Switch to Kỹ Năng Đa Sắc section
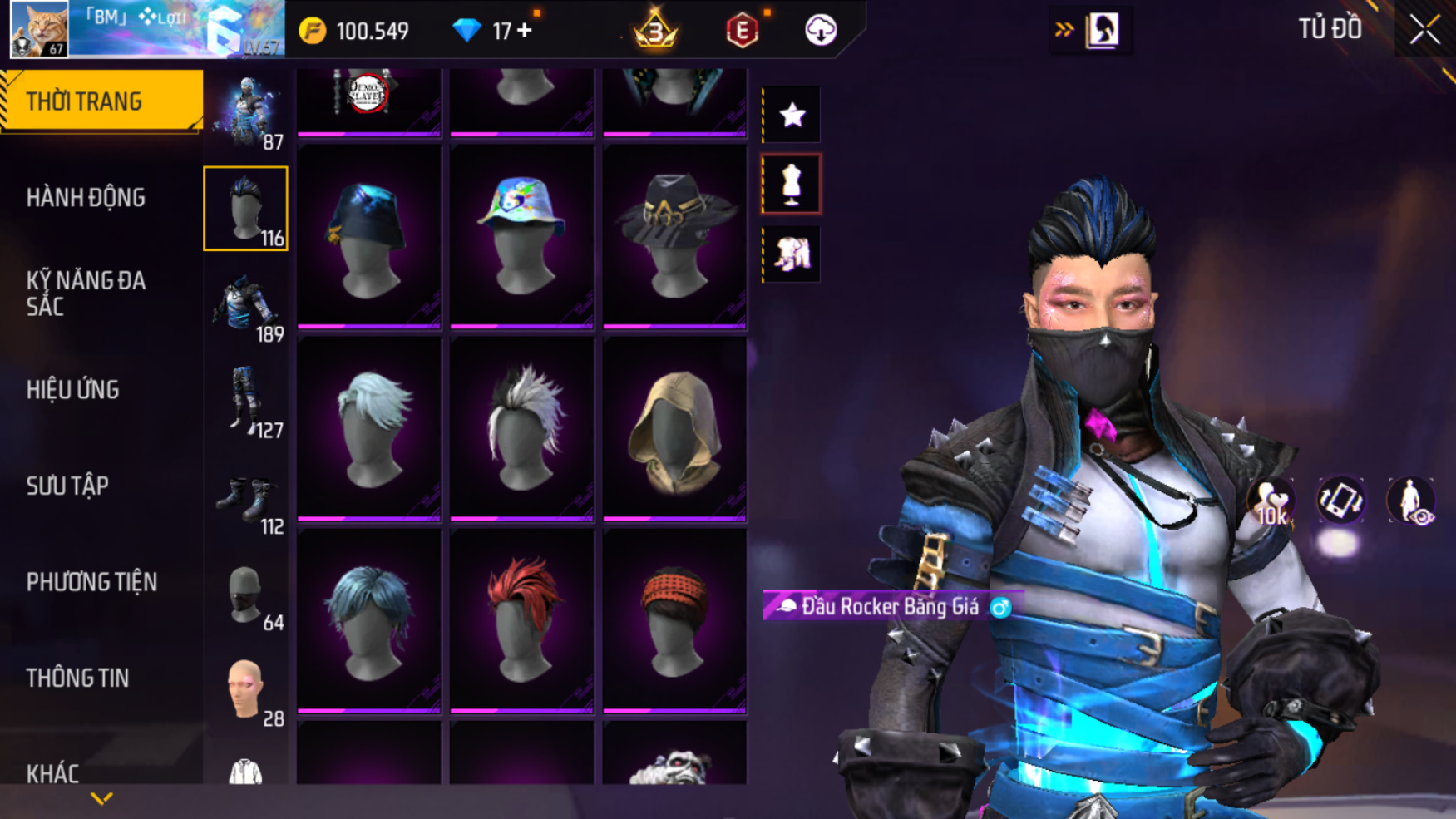1456x819 pixels. [86, 294]
